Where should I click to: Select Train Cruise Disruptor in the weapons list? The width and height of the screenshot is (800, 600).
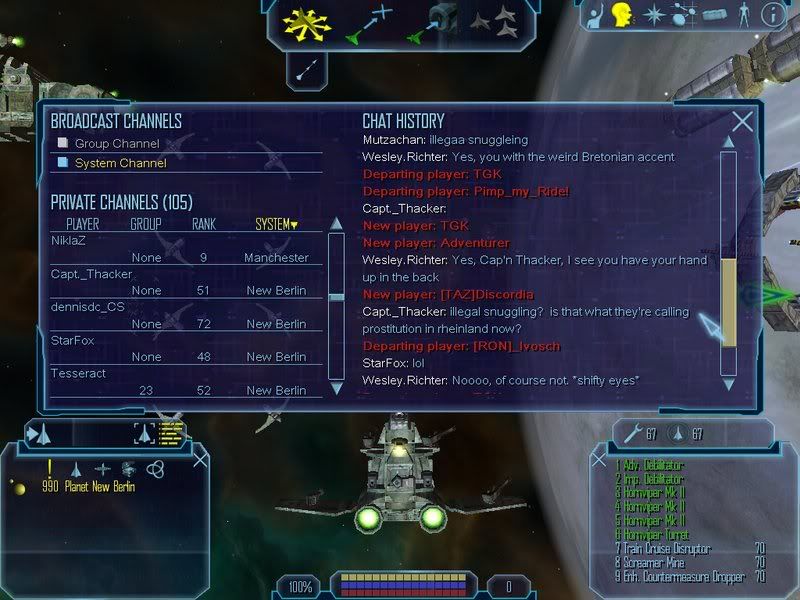[x=677, y=548]
